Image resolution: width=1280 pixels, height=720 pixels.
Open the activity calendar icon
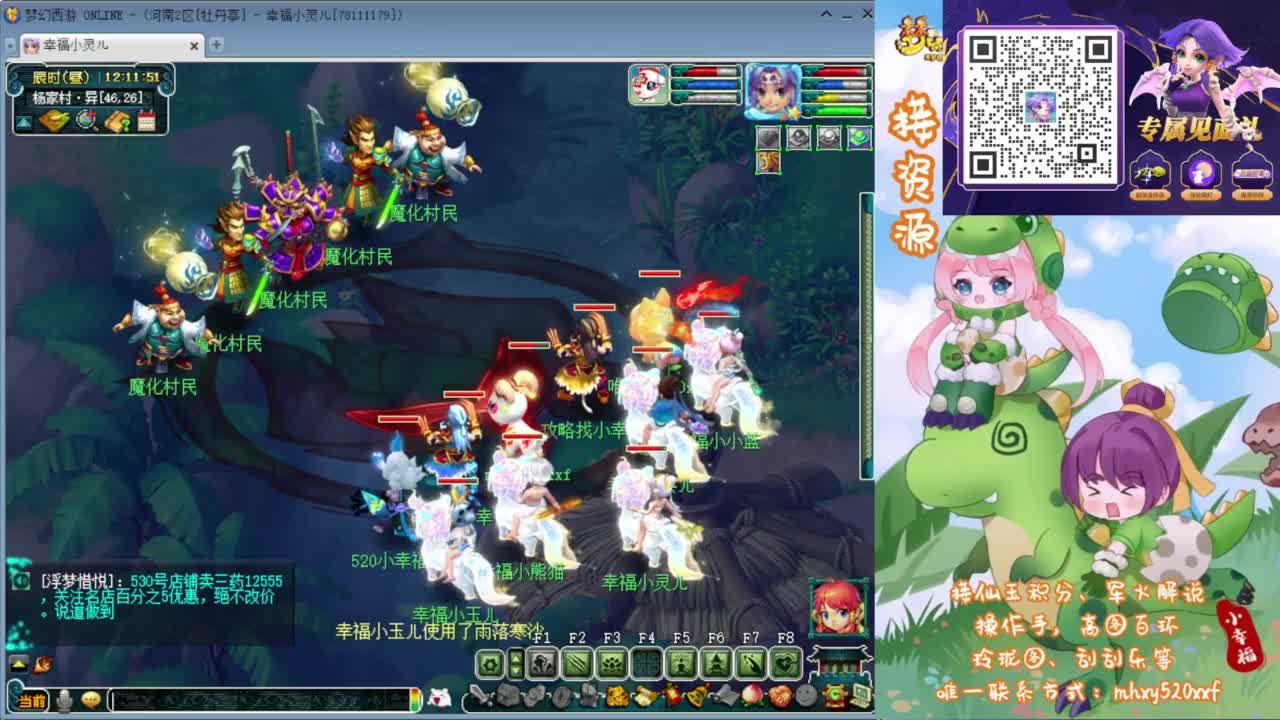[146, 120]
